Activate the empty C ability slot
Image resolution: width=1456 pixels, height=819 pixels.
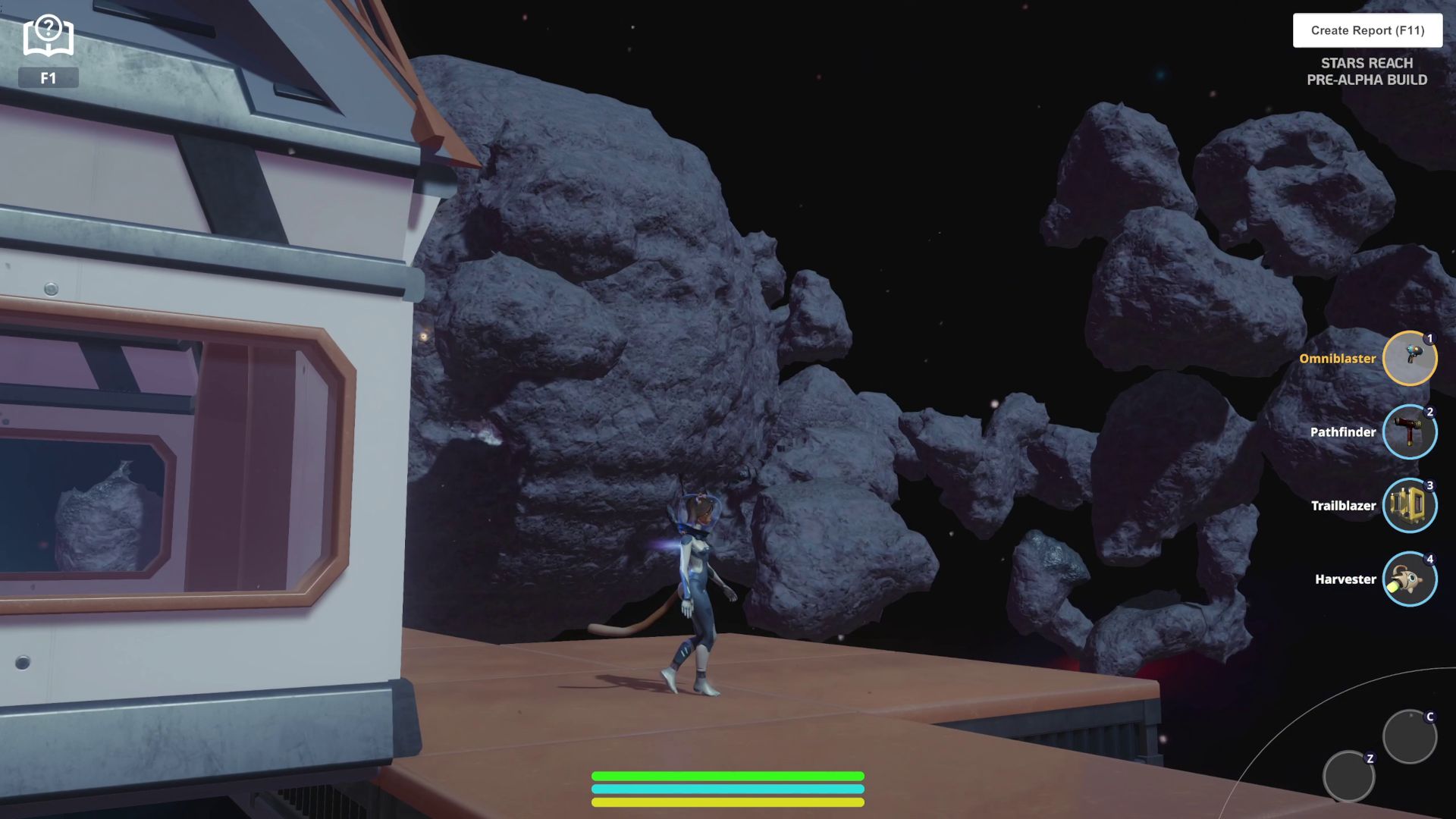(x=1409, y=736)
